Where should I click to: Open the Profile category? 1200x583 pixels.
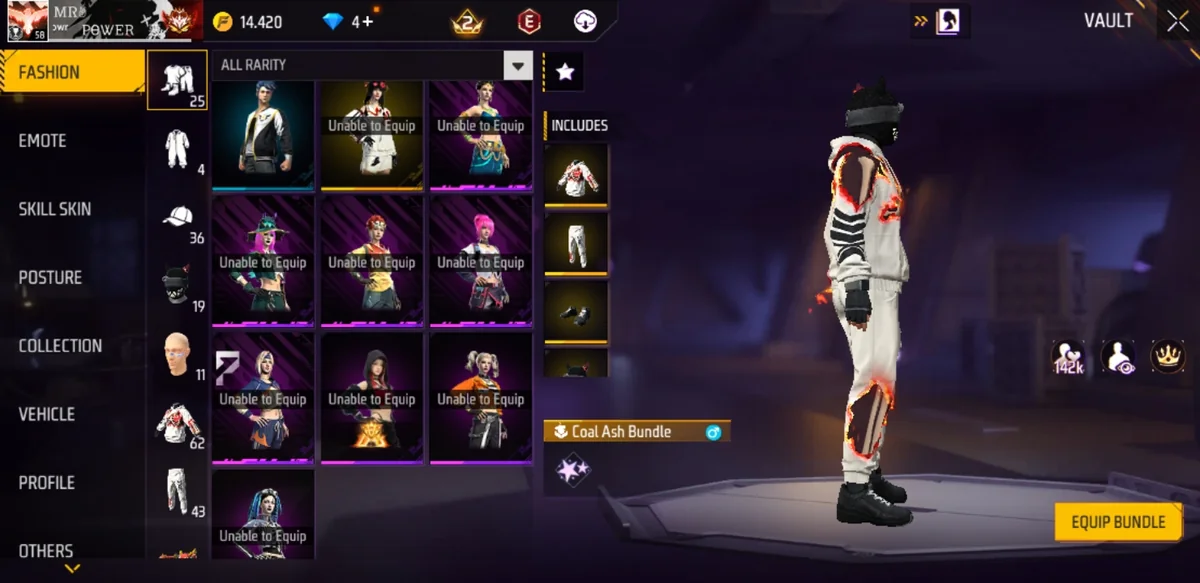point(47,483)
